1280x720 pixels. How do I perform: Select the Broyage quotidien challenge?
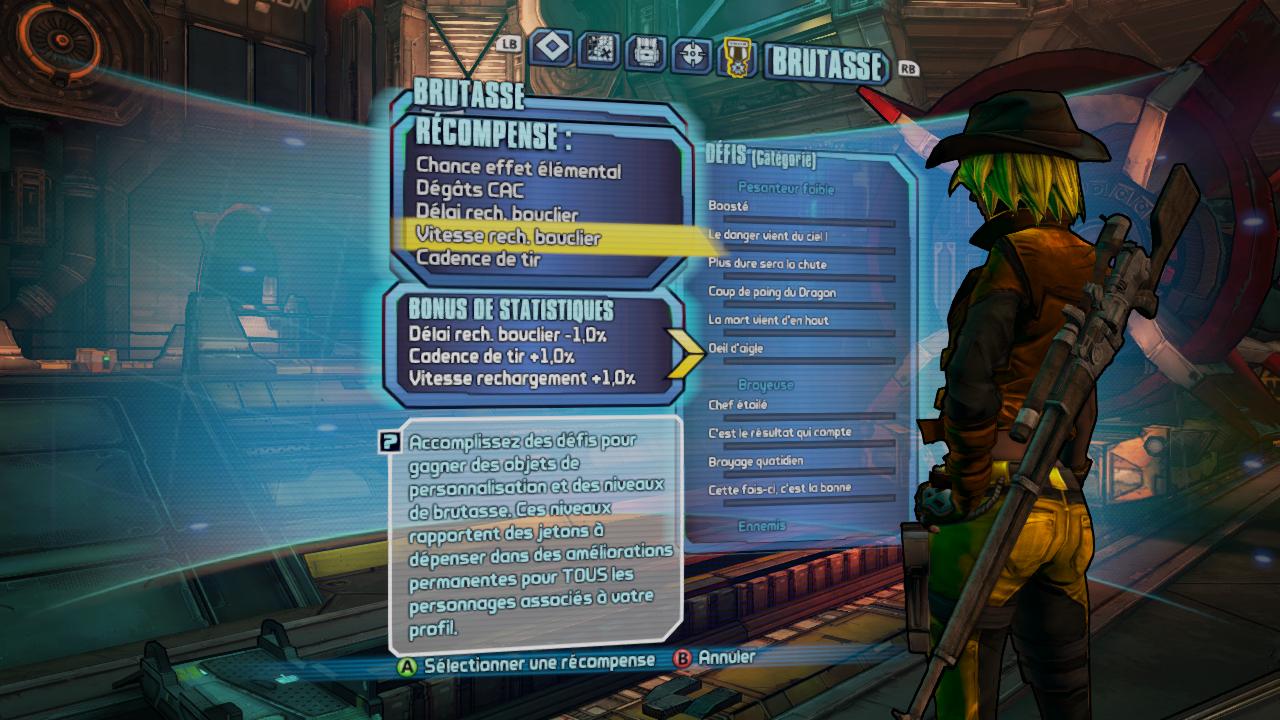coord(755,461)
